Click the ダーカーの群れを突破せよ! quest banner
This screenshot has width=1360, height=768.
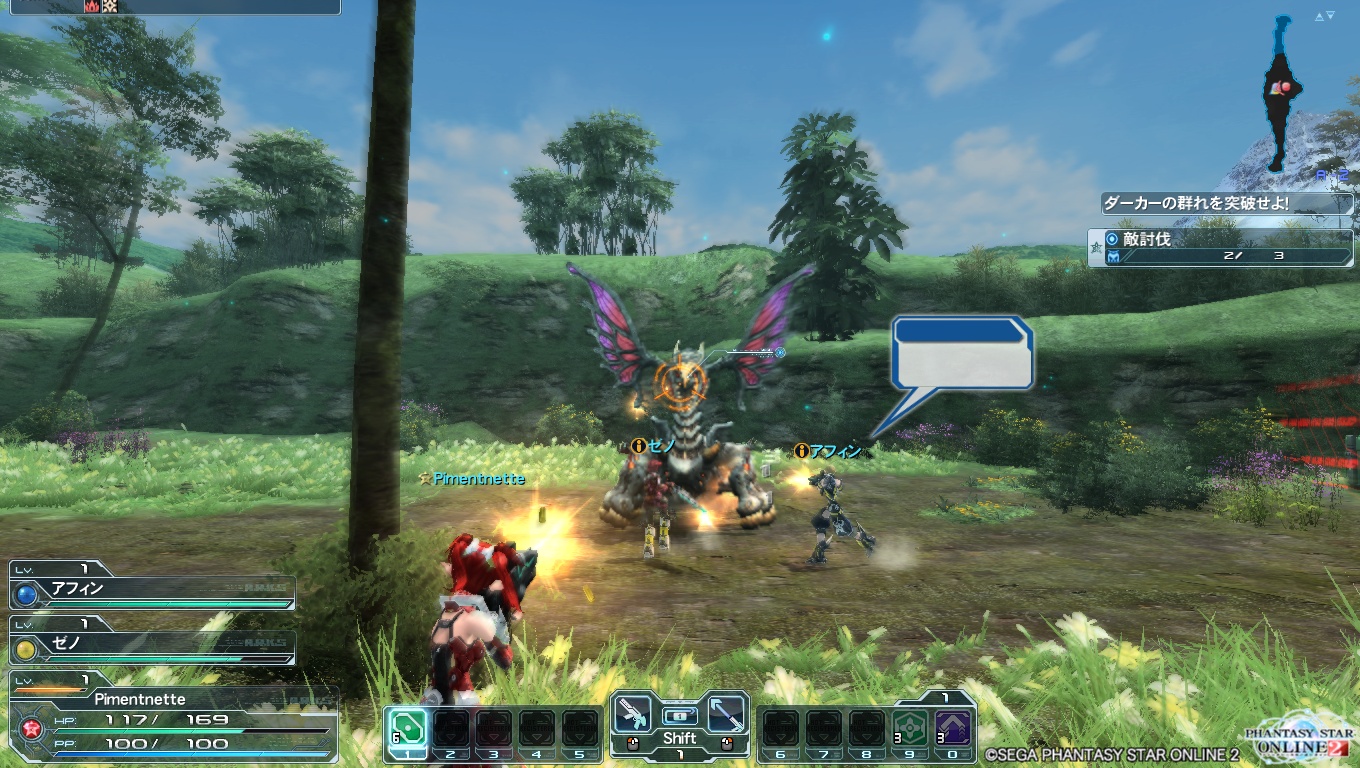(x=1226, y=204)
